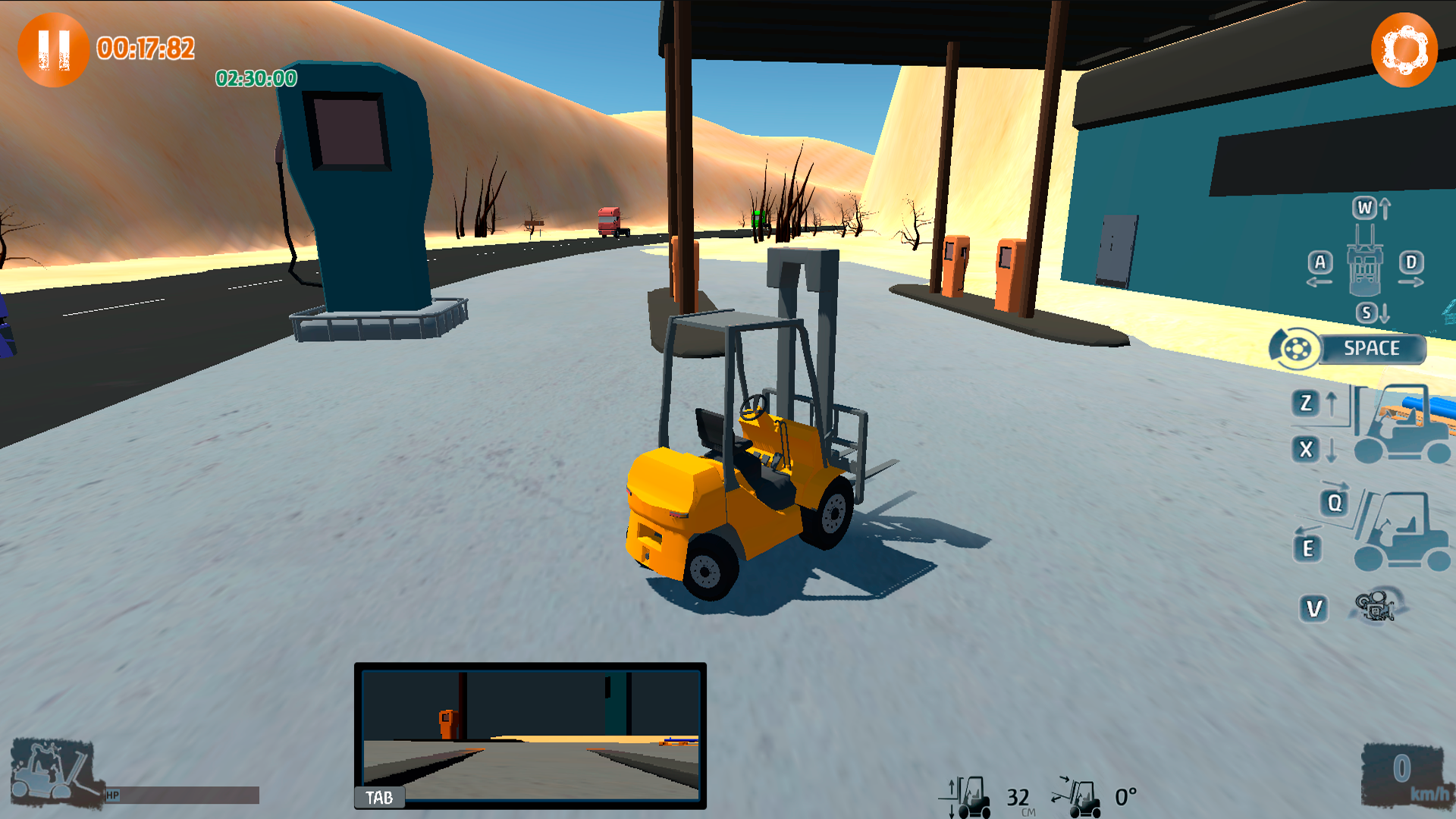Open the orange menu icon in top-right corner

(x=1404, y=49)
